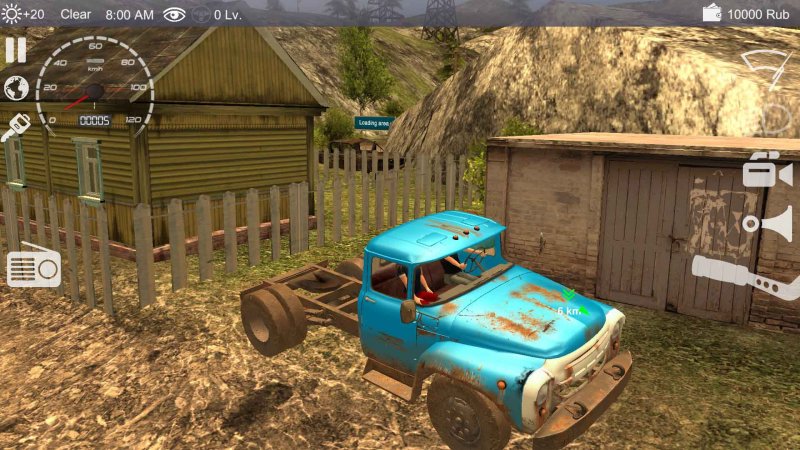Toggle the windshield wiper control
This screenshot has height=450, width=800.
click(x=767, y=67)
